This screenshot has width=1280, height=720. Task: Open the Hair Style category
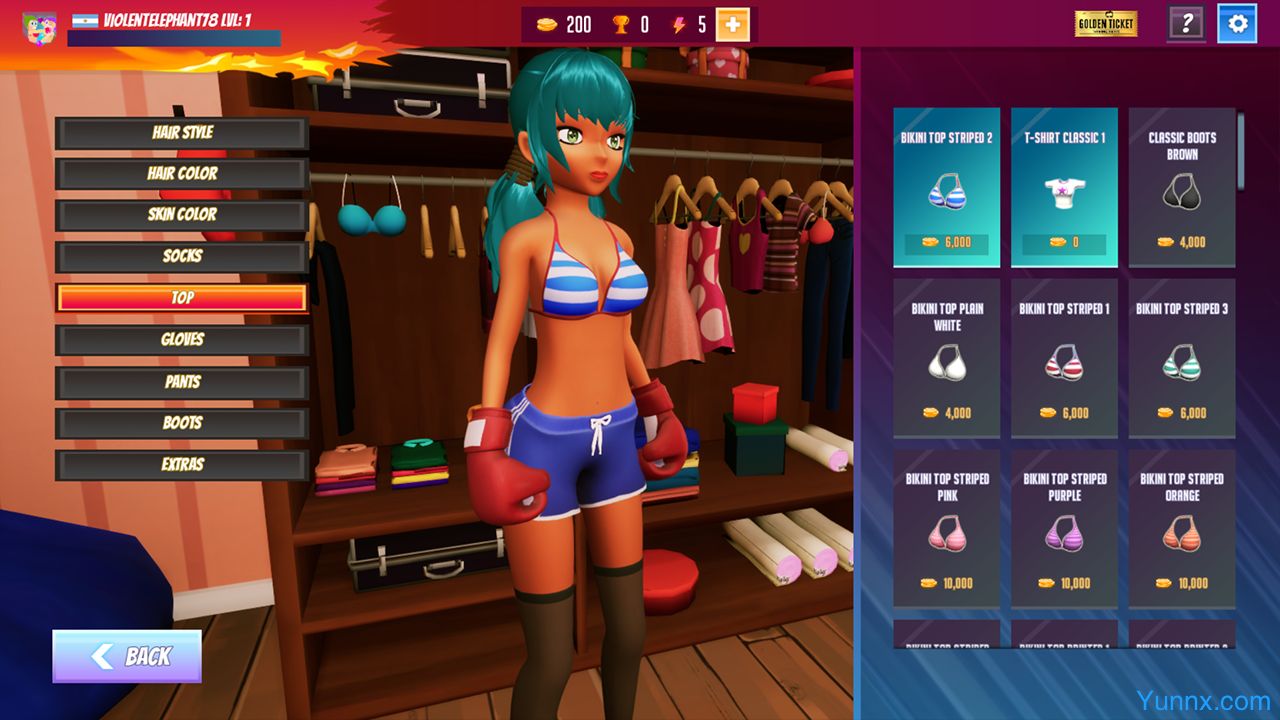[x=182, y=133]
